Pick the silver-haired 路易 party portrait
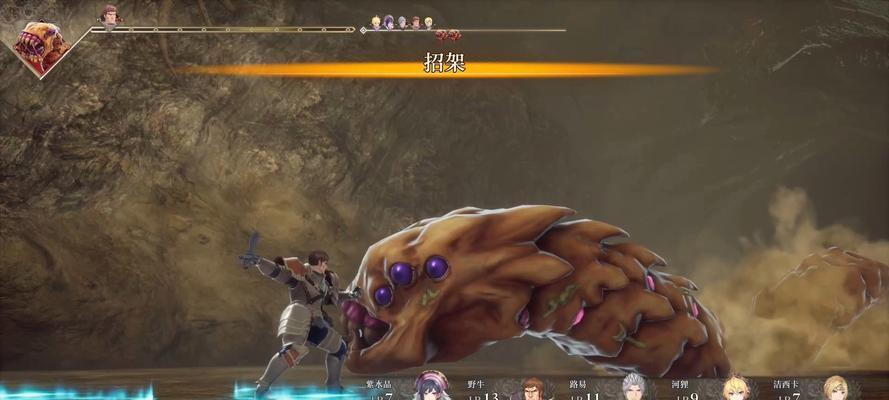This screenshot has width=889, height=400. (x=633, y=387)
